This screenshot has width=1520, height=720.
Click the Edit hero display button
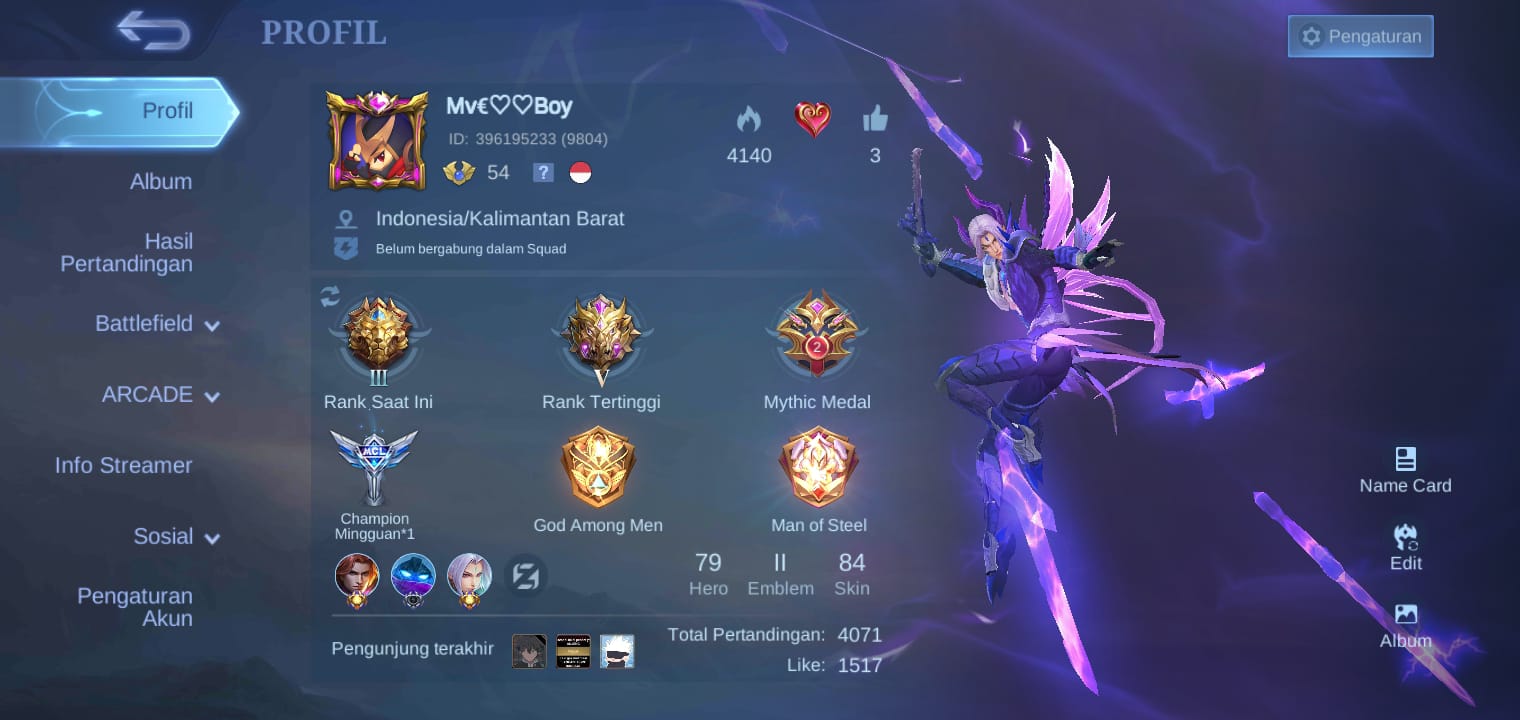(1405, 547)
